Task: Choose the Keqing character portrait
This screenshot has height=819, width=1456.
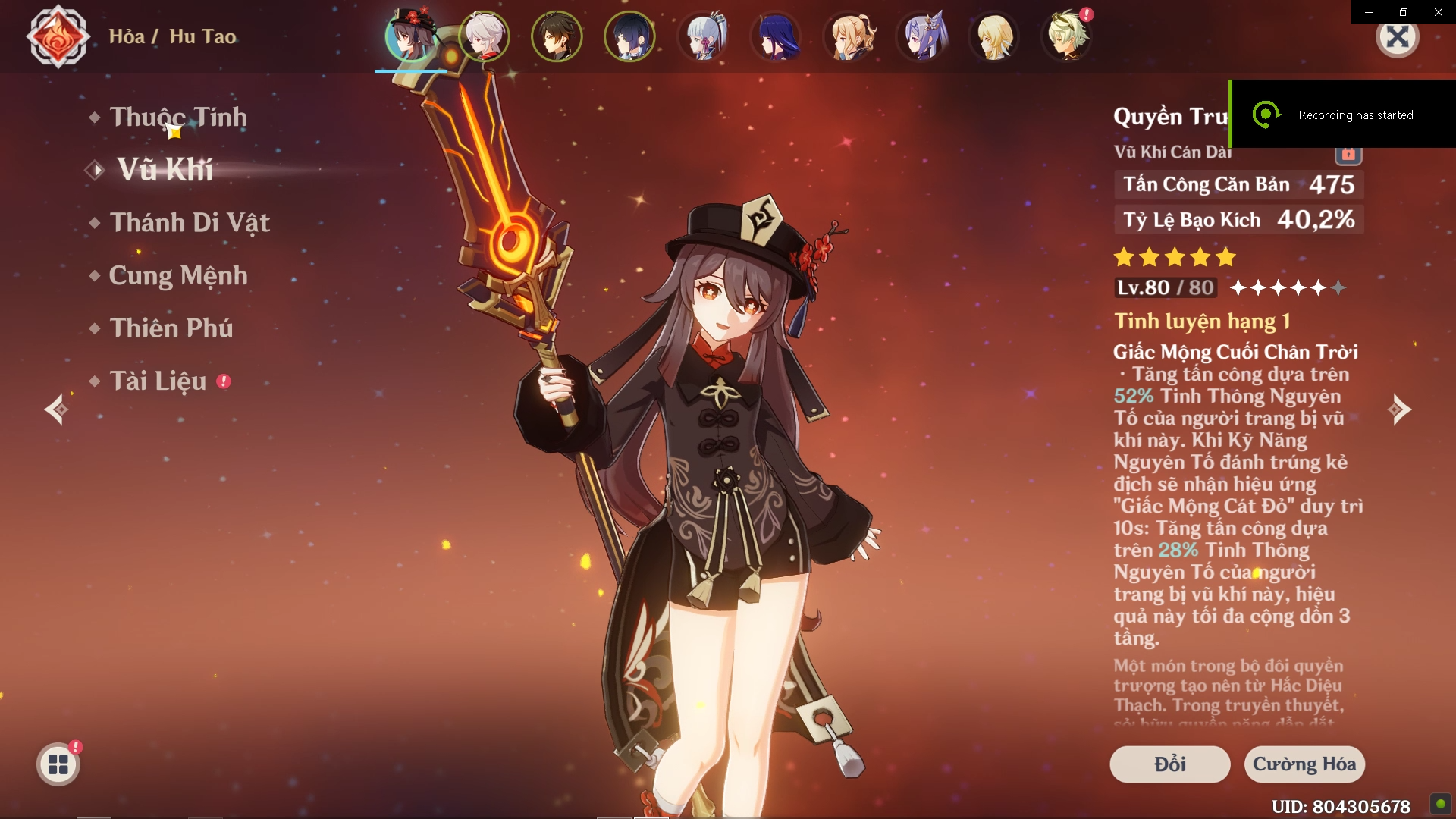Action: coord(922,36)
